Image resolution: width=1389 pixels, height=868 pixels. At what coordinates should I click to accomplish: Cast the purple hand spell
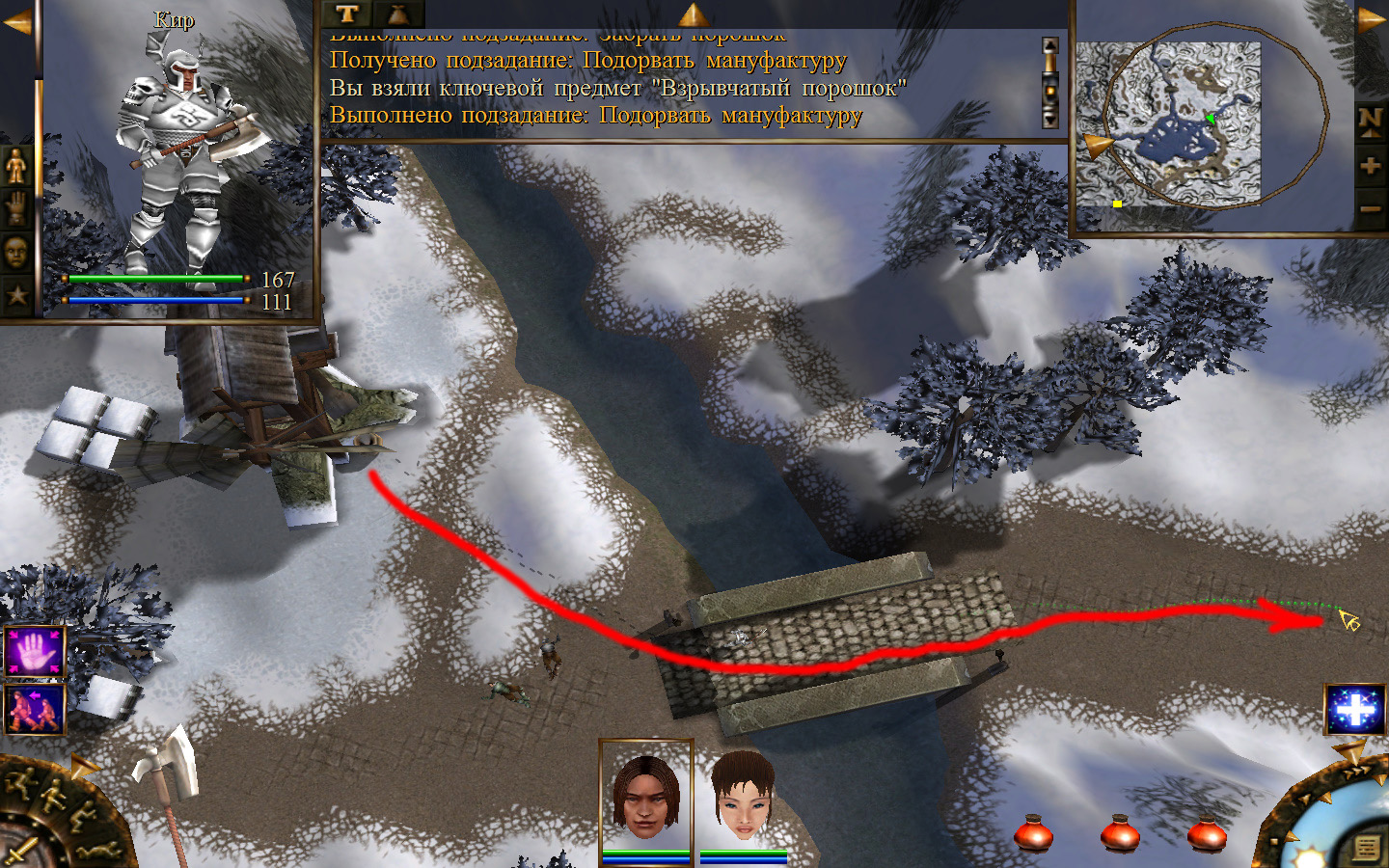[35, 653]
